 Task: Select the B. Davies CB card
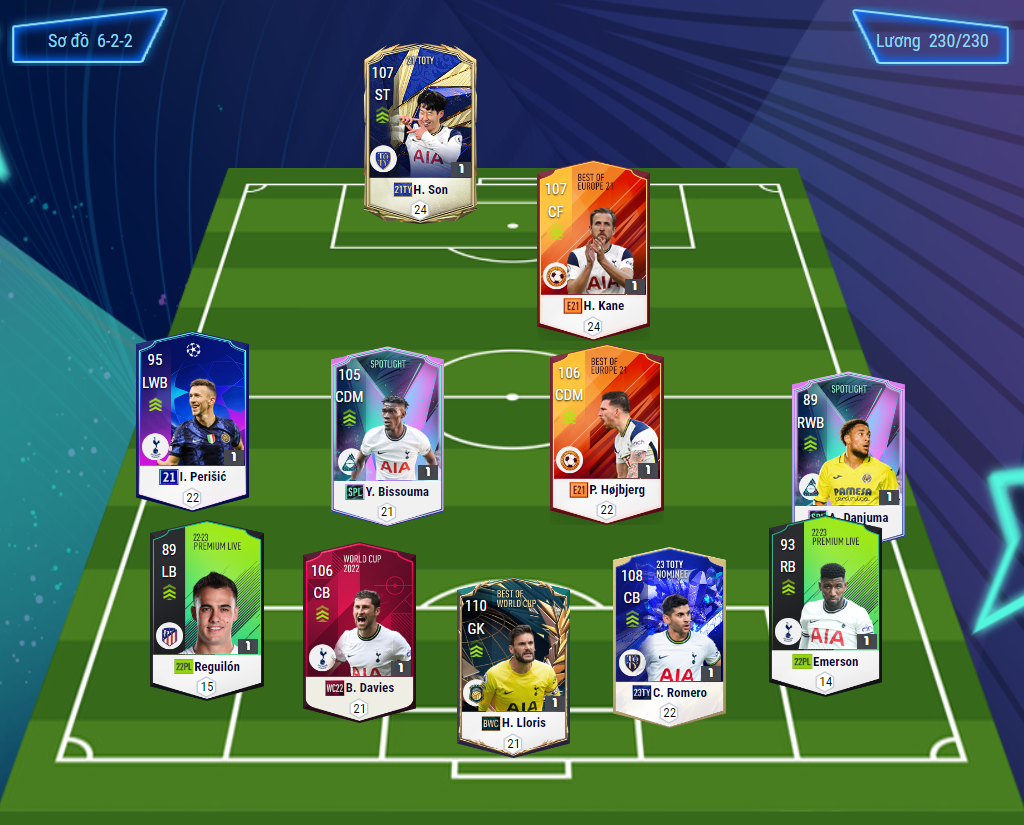click(x=359, y=630)
